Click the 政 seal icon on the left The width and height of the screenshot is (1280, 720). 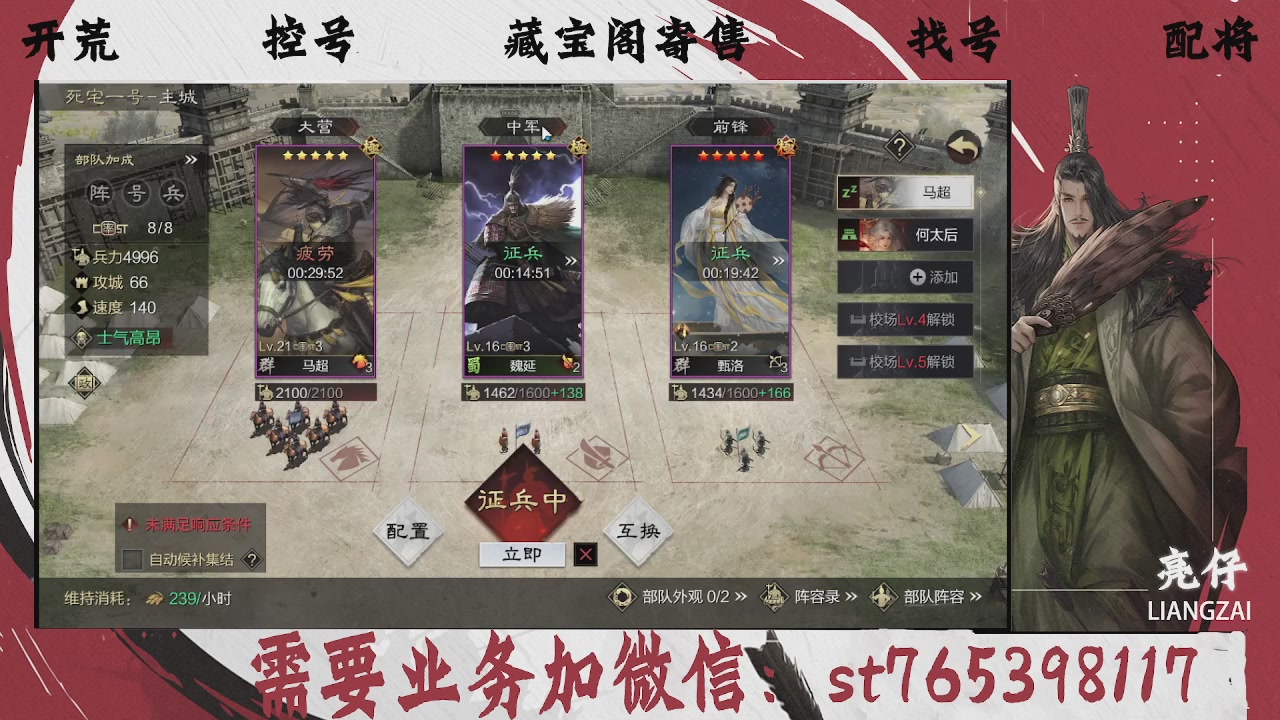(x=84, y=383)
